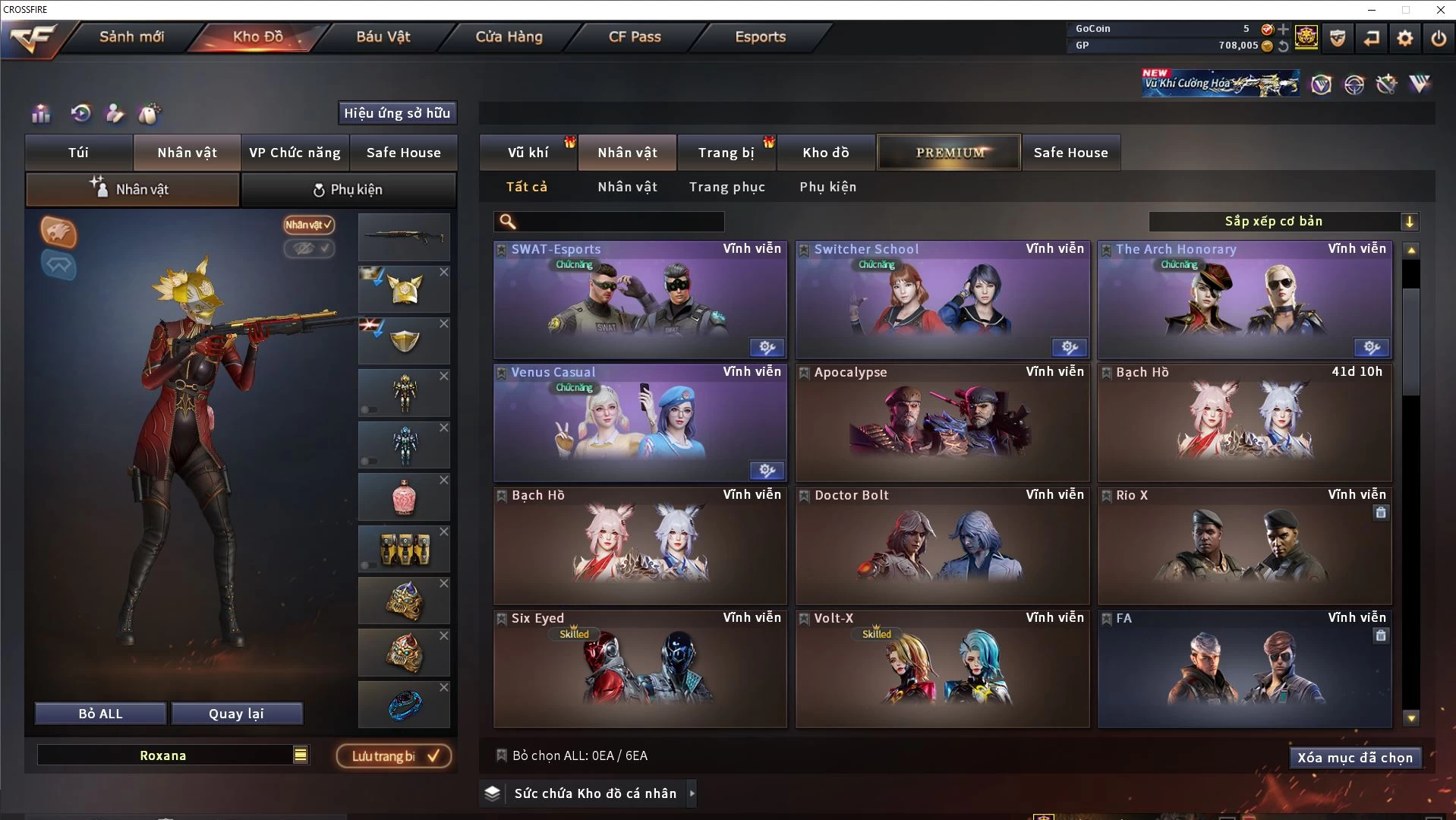Screen dimensions: 1456x820
Task: Close the CROSSFIRE window
Action: coord(1440,10)
